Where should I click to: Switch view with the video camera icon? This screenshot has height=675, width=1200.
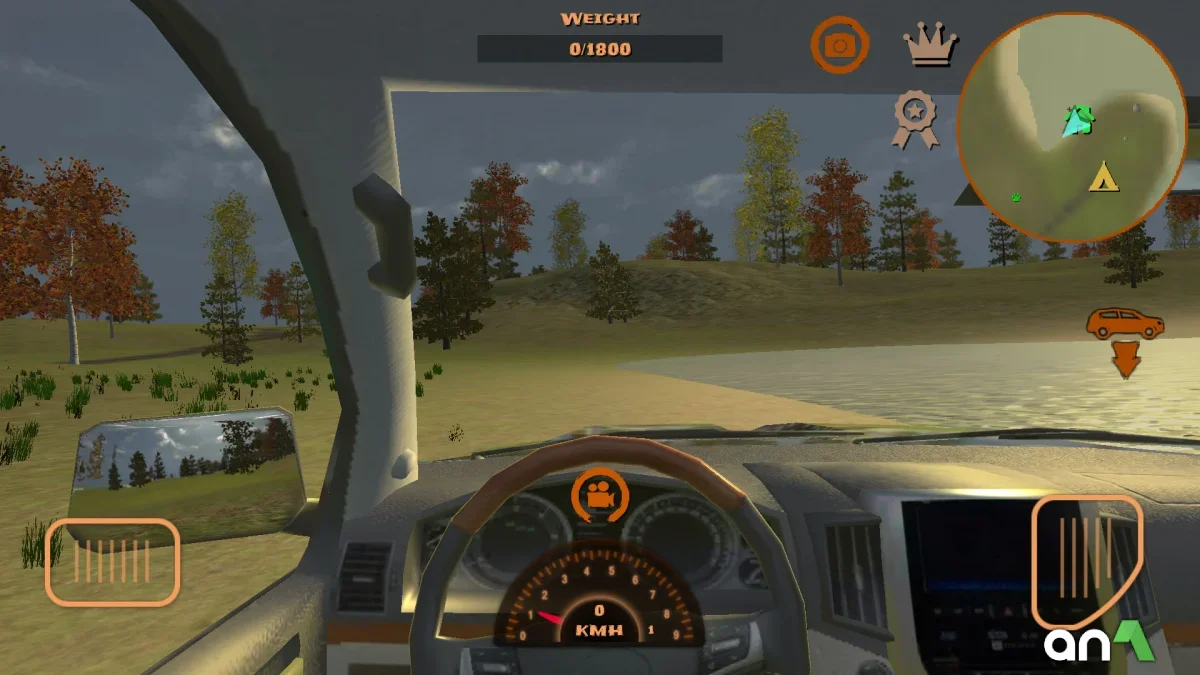(x=599, y=495)
